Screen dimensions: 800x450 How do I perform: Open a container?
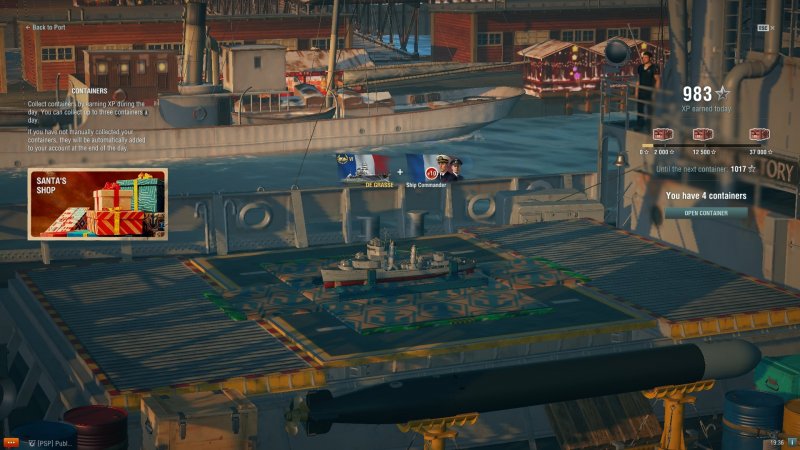[706, 213]
